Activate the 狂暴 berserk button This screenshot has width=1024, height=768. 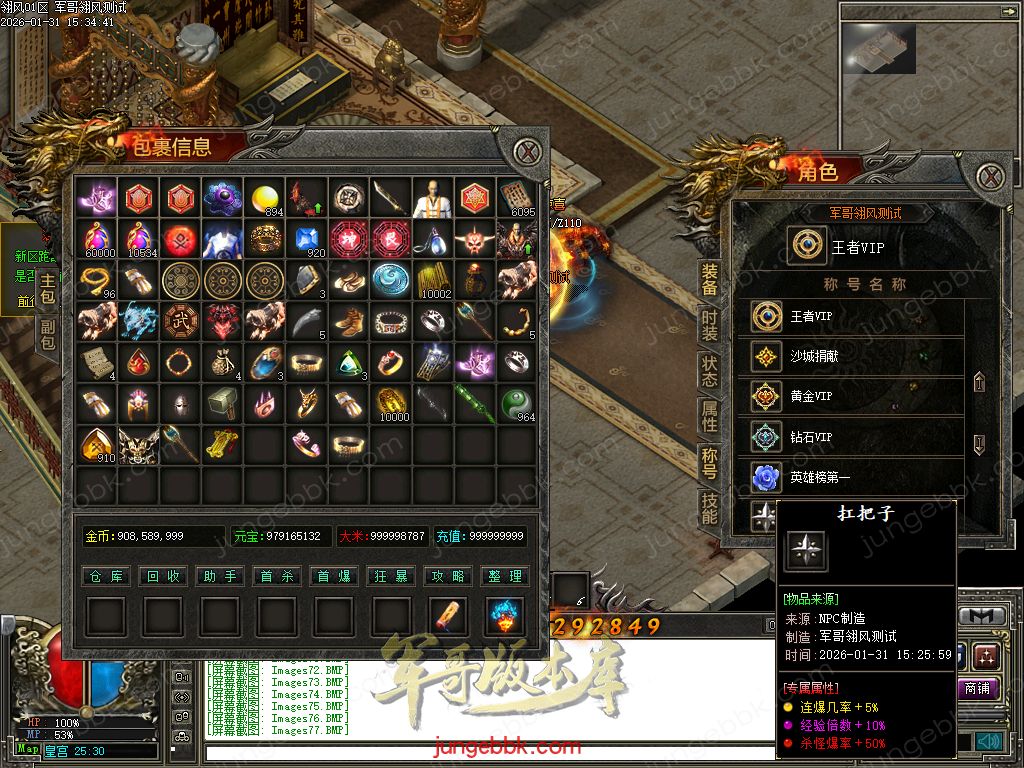tap(391, 576)
